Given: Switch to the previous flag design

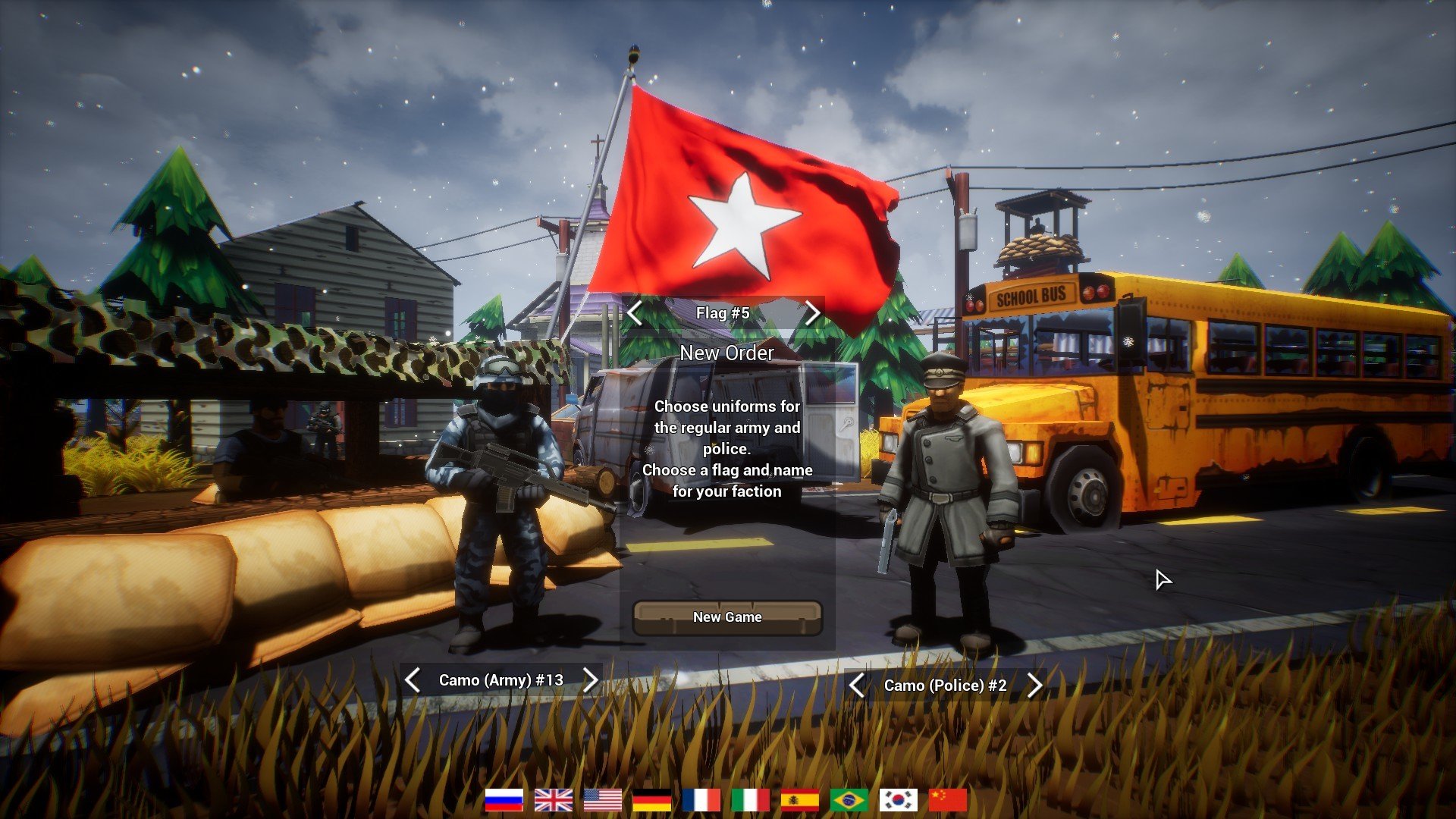Looking at the screenshot, I should pyautogui.click(x=635, y=312).
